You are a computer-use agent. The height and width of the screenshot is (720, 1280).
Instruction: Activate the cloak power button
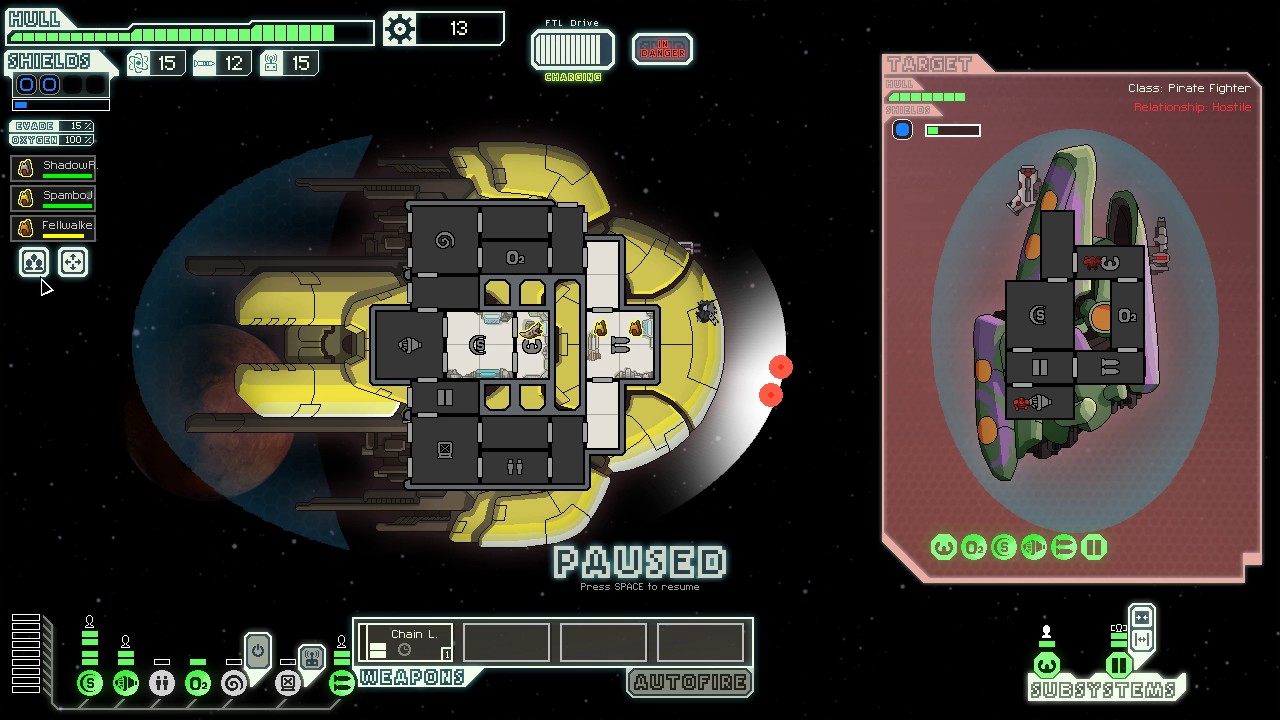click(258, 651)
